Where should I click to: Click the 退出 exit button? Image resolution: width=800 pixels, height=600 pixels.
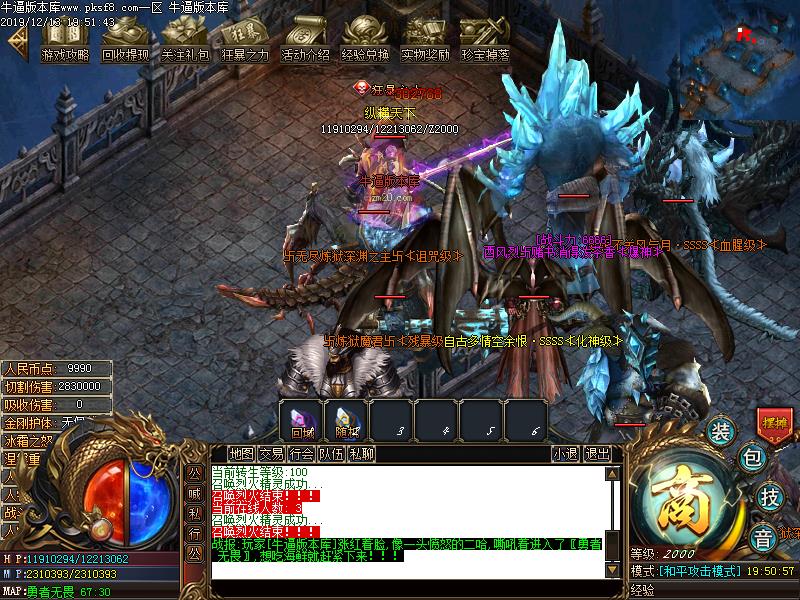pos(598,453)
